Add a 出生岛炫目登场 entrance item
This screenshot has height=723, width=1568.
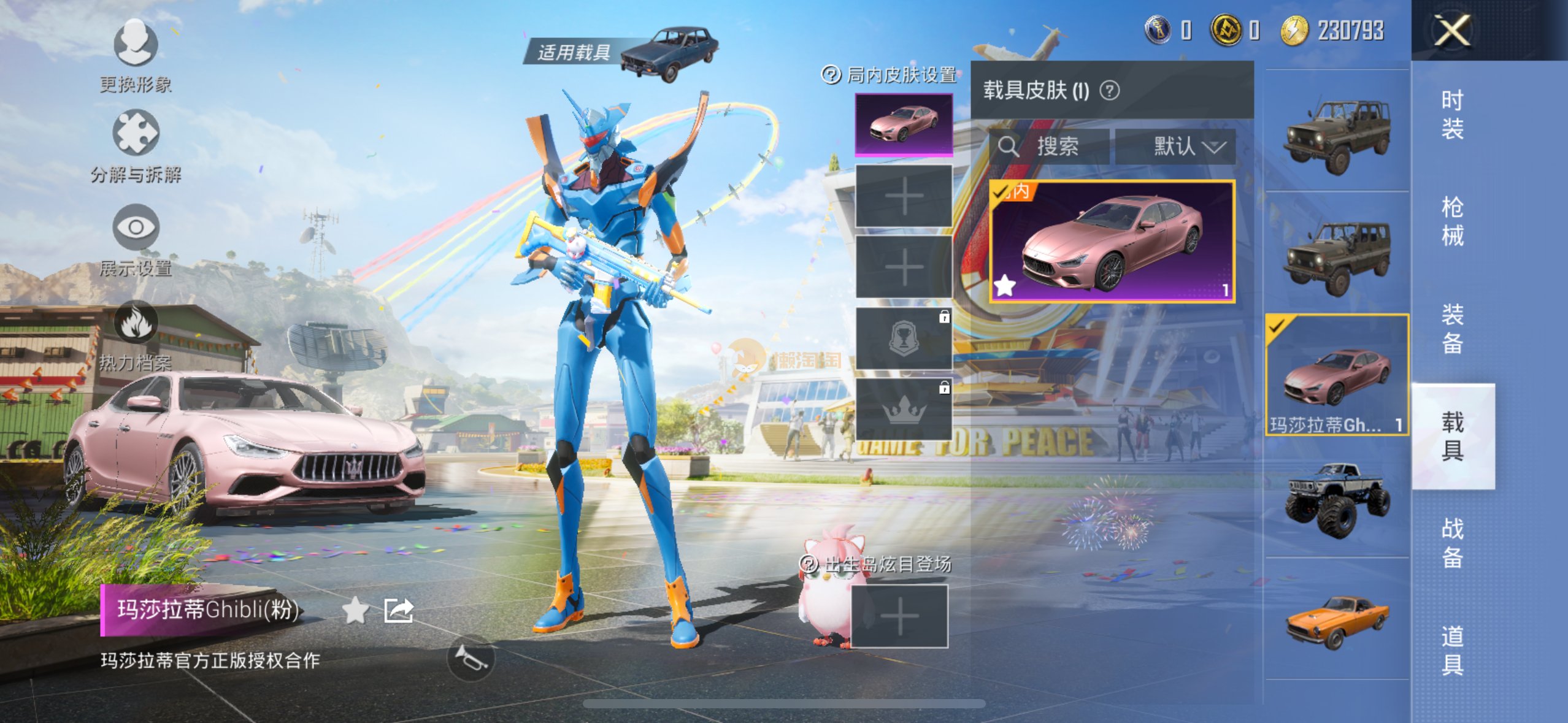pos(899,616)
